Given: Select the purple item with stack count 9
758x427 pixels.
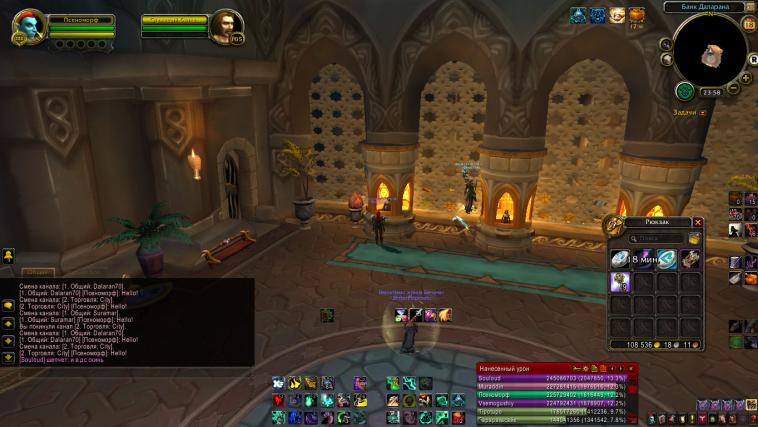Looking at the screenshot, I should tap(620, 283).
